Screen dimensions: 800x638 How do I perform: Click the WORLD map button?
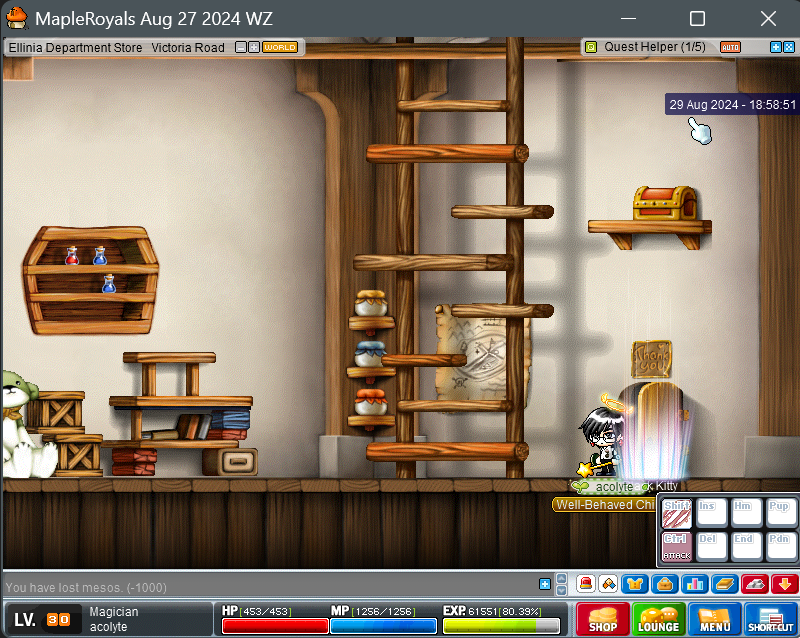click(x=280, y=47)
